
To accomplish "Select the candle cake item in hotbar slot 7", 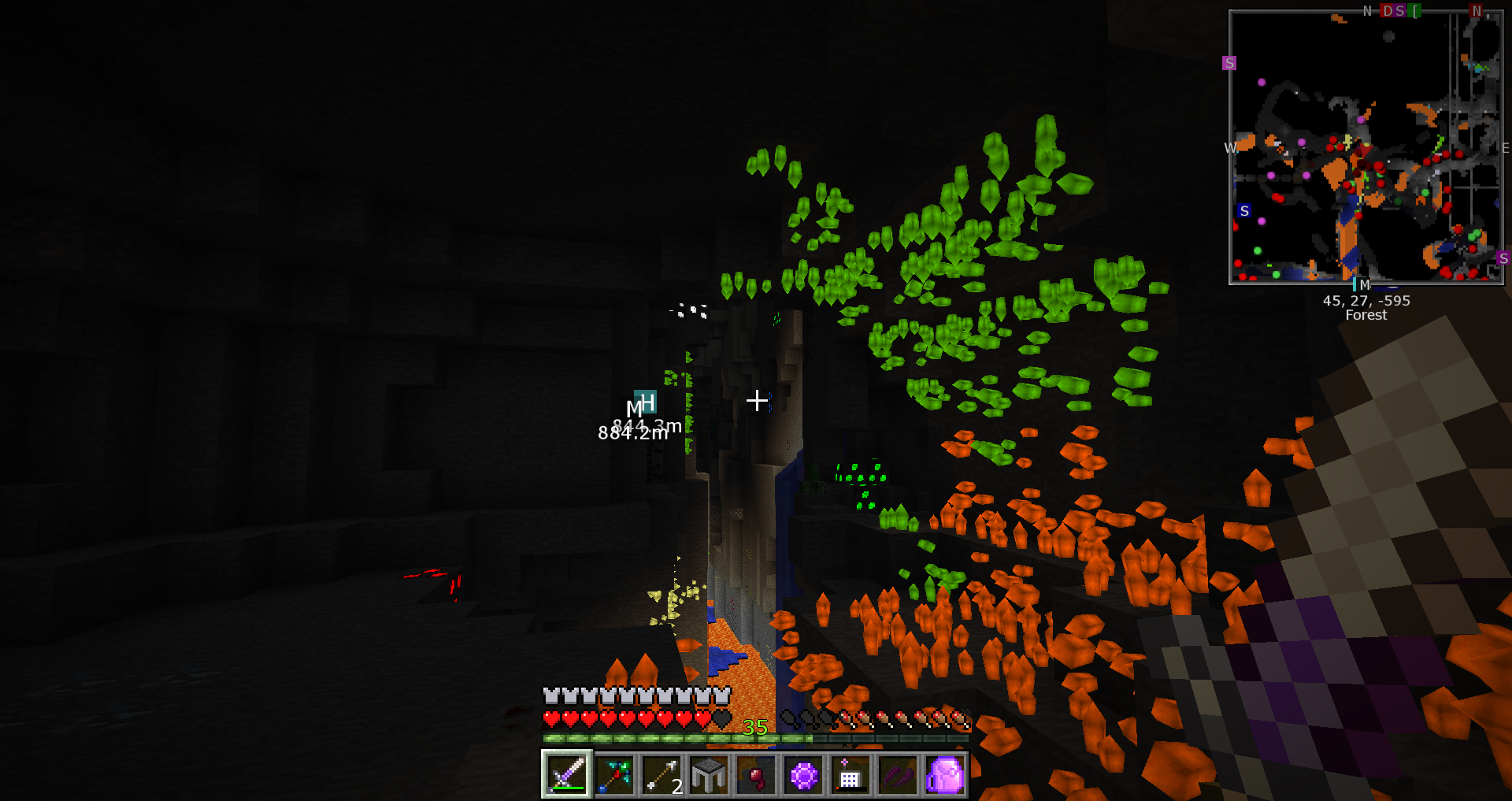I will click(851, 776).
